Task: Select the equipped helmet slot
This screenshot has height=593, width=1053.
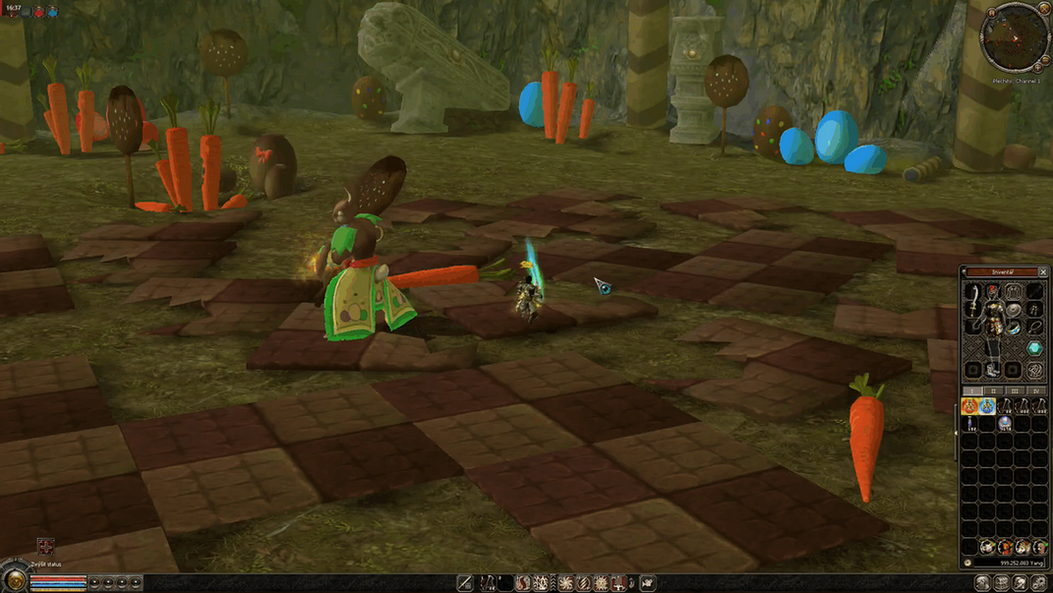Action: click(x=993, y=292)
